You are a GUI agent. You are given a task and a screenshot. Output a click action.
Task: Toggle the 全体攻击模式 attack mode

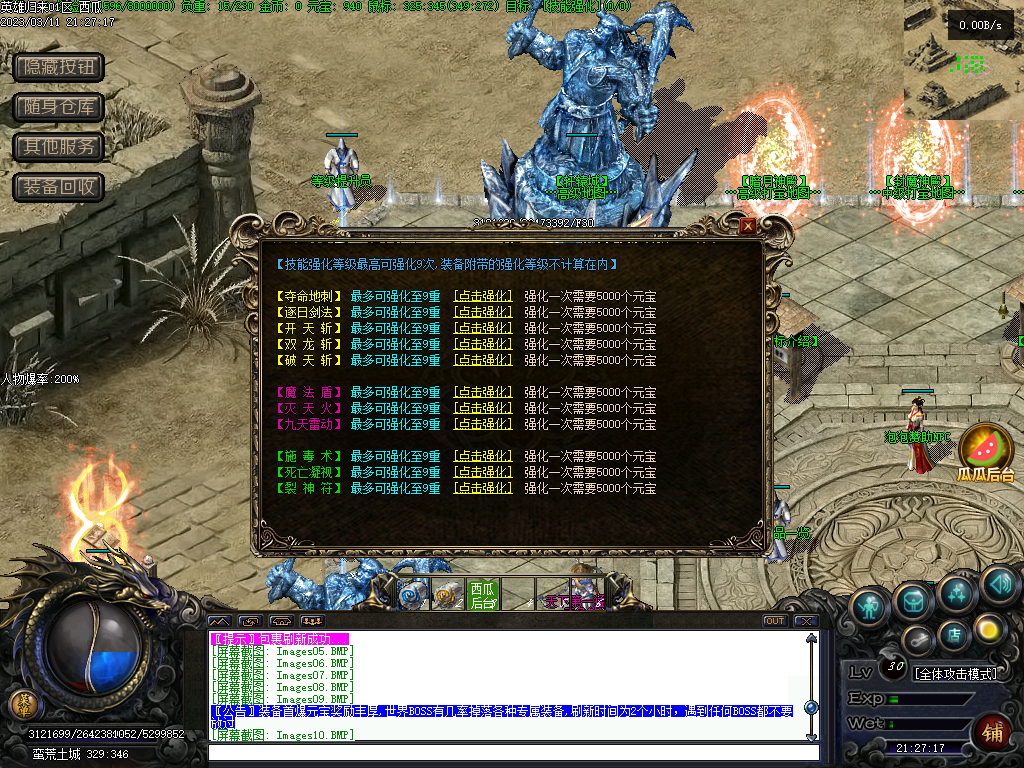956,673
